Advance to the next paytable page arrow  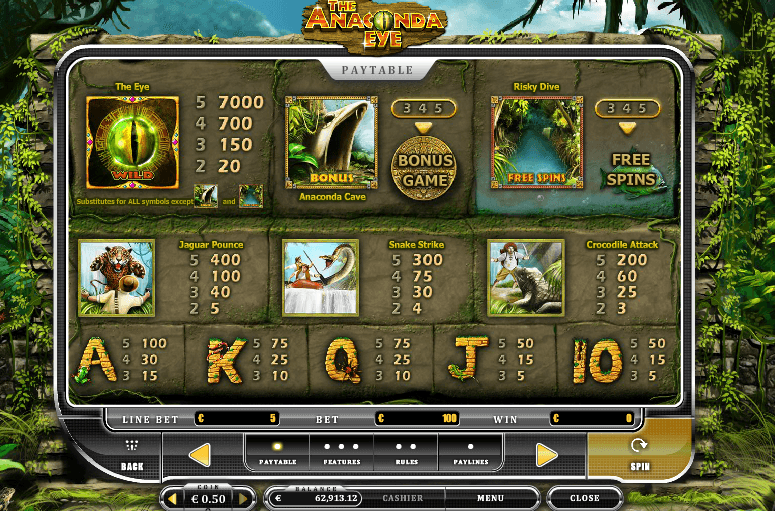[546, 455]
